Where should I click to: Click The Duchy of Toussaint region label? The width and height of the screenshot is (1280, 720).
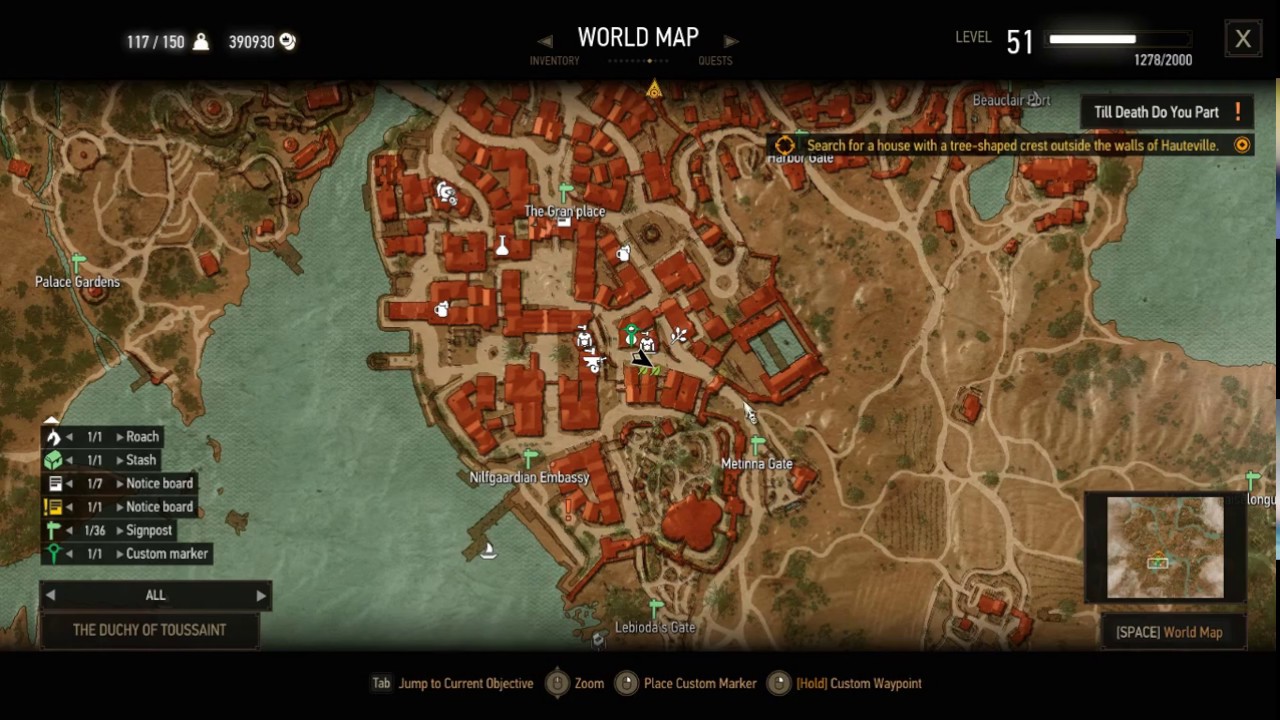tap(150, 630)
